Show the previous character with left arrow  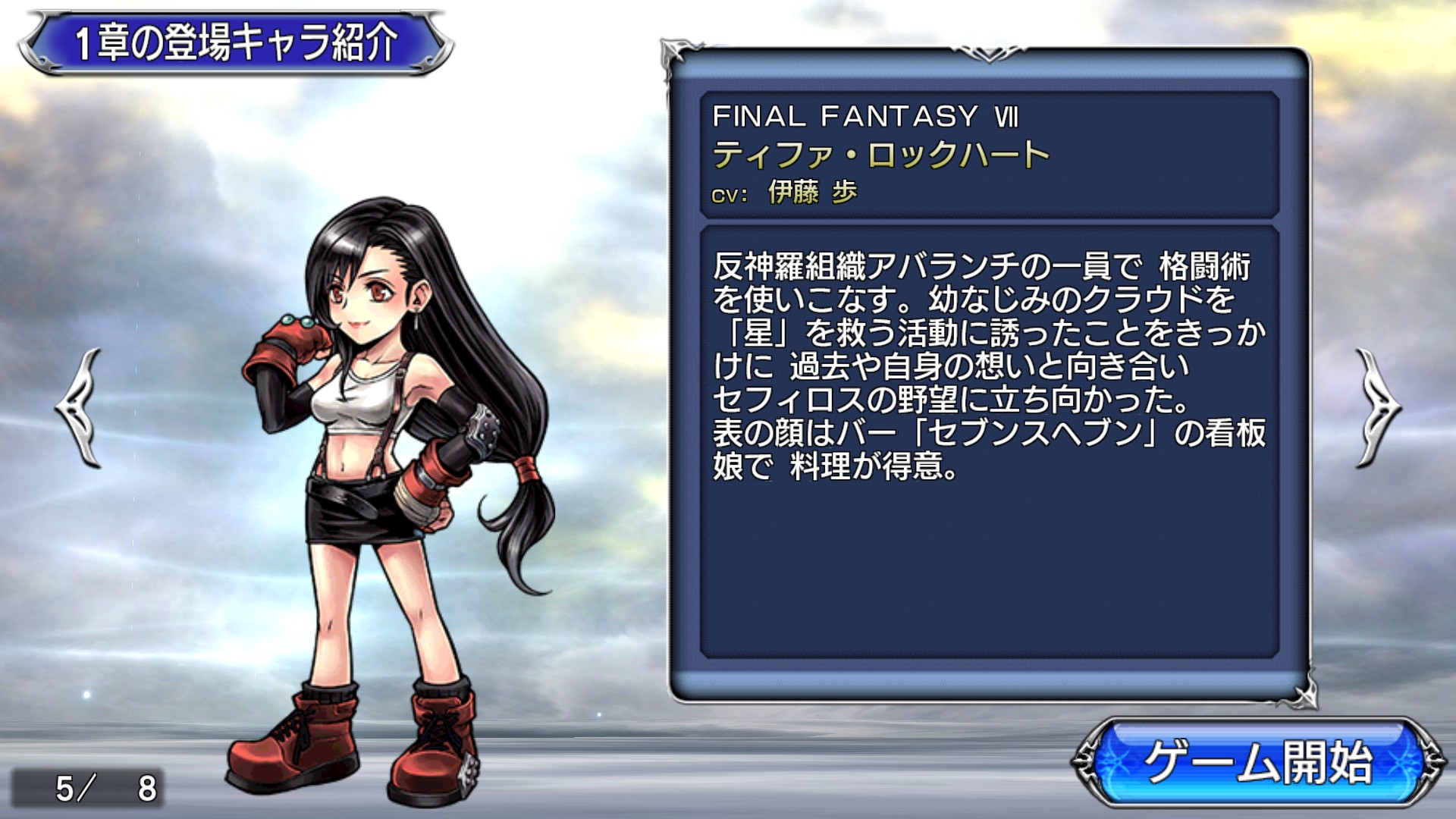pyautogui.click(x=80, y=408)
